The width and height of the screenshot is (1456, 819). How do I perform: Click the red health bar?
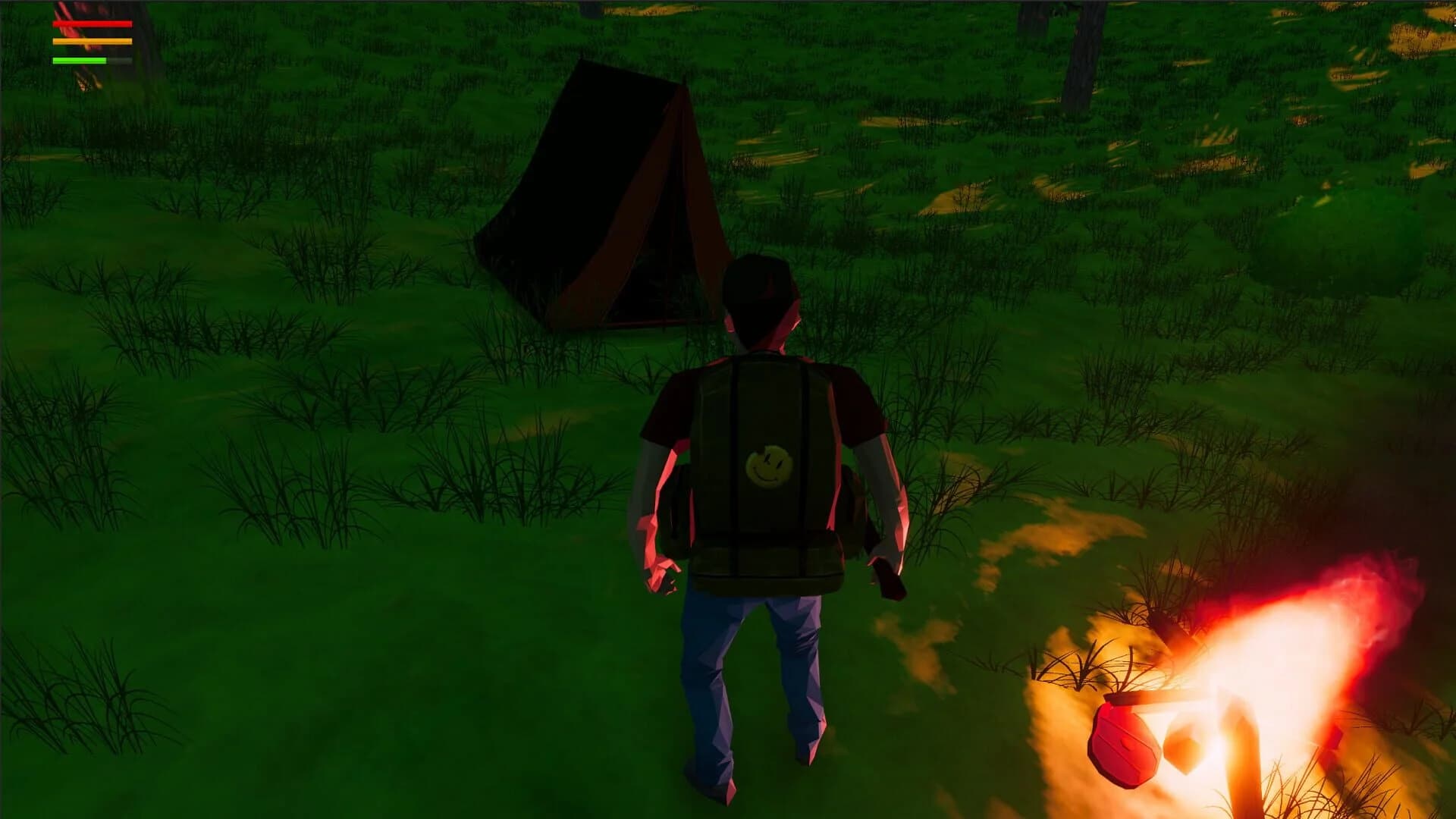tap(91, 24)
